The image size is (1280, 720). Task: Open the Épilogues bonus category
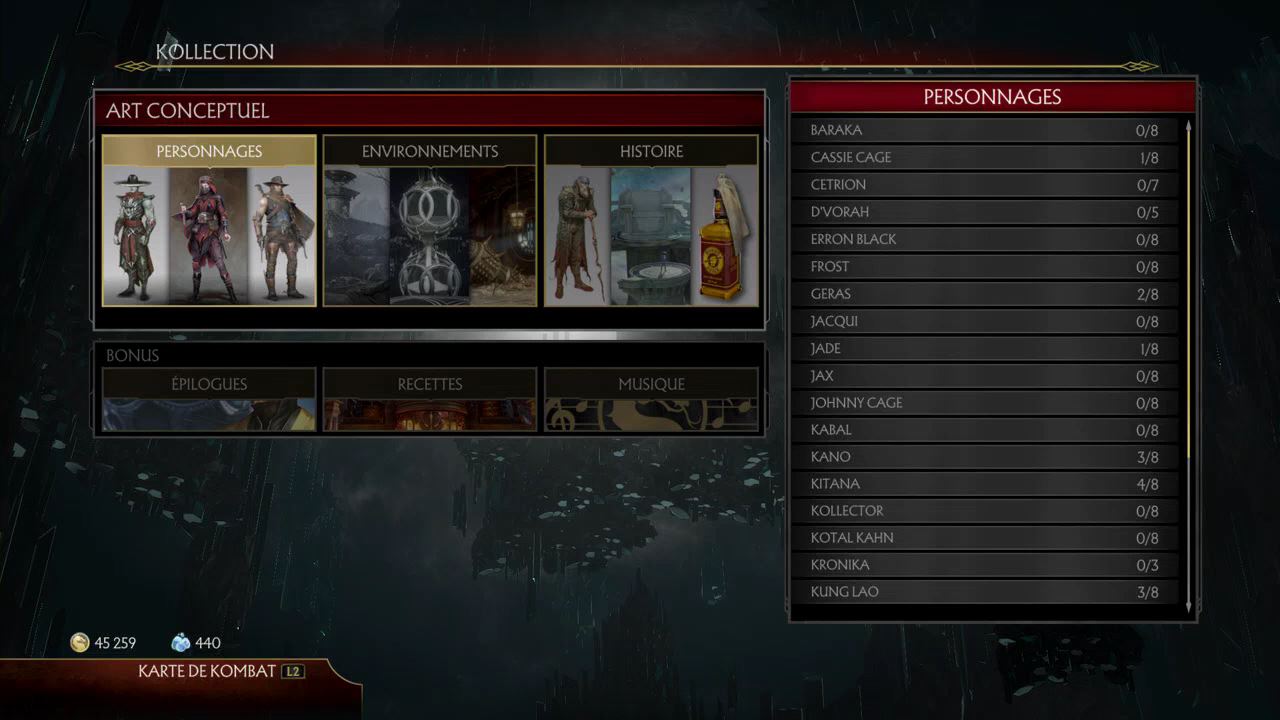(x=209, y=398)
